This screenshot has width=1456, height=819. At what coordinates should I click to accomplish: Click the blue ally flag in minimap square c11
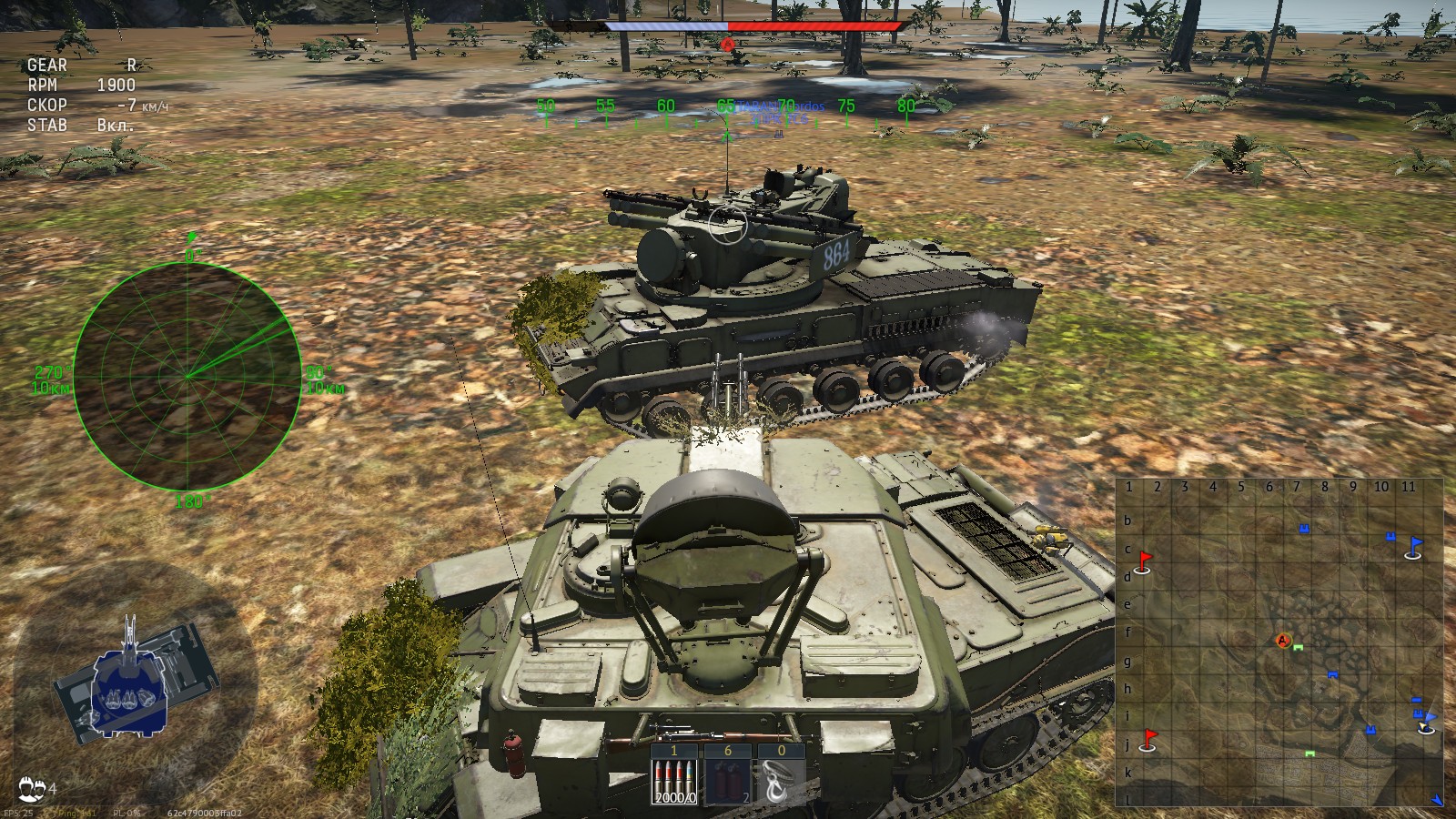click(1416, 545)
